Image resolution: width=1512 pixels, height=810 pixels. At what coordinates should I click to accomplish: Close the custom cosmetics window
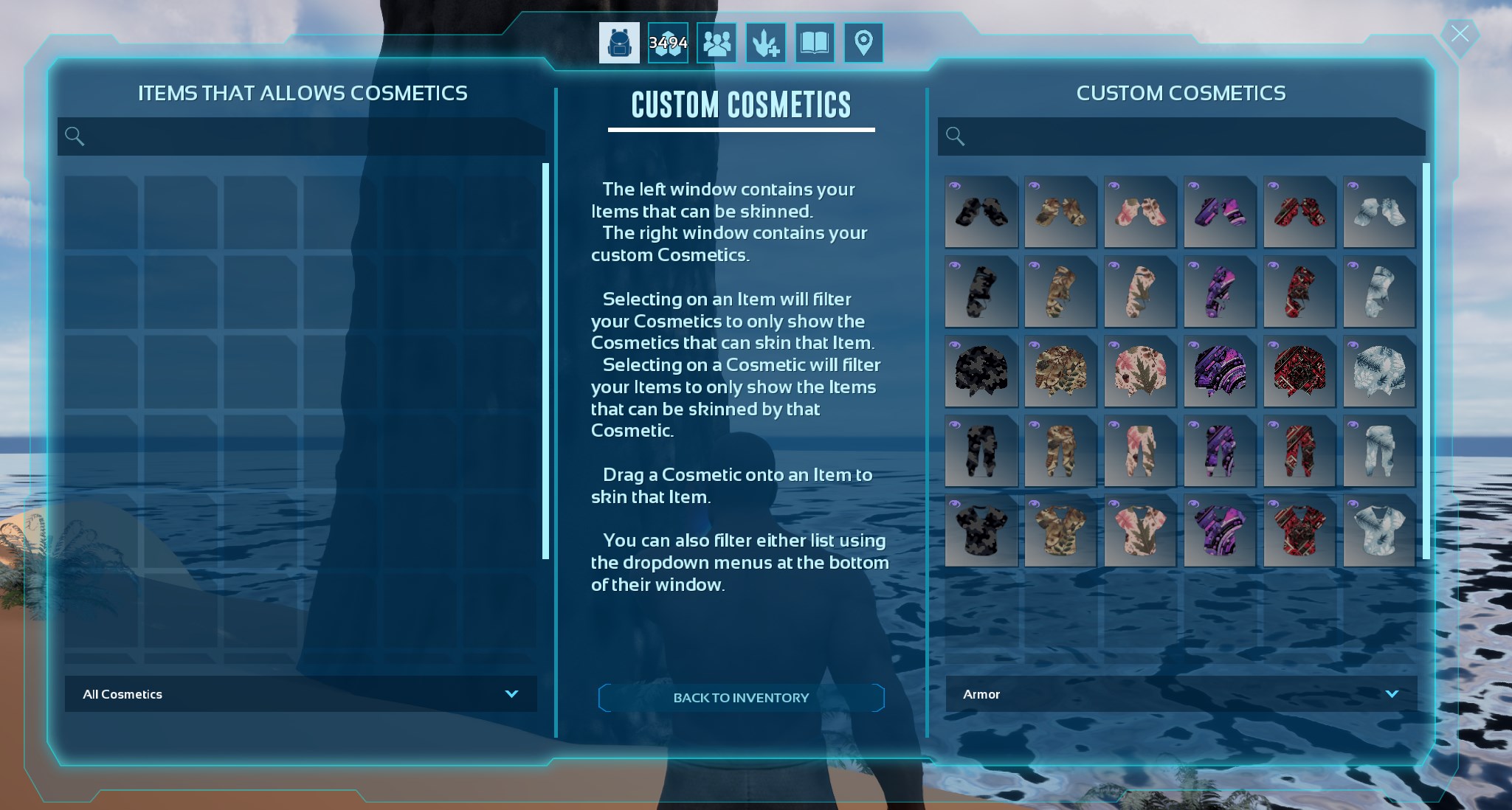click(1459, 34)
